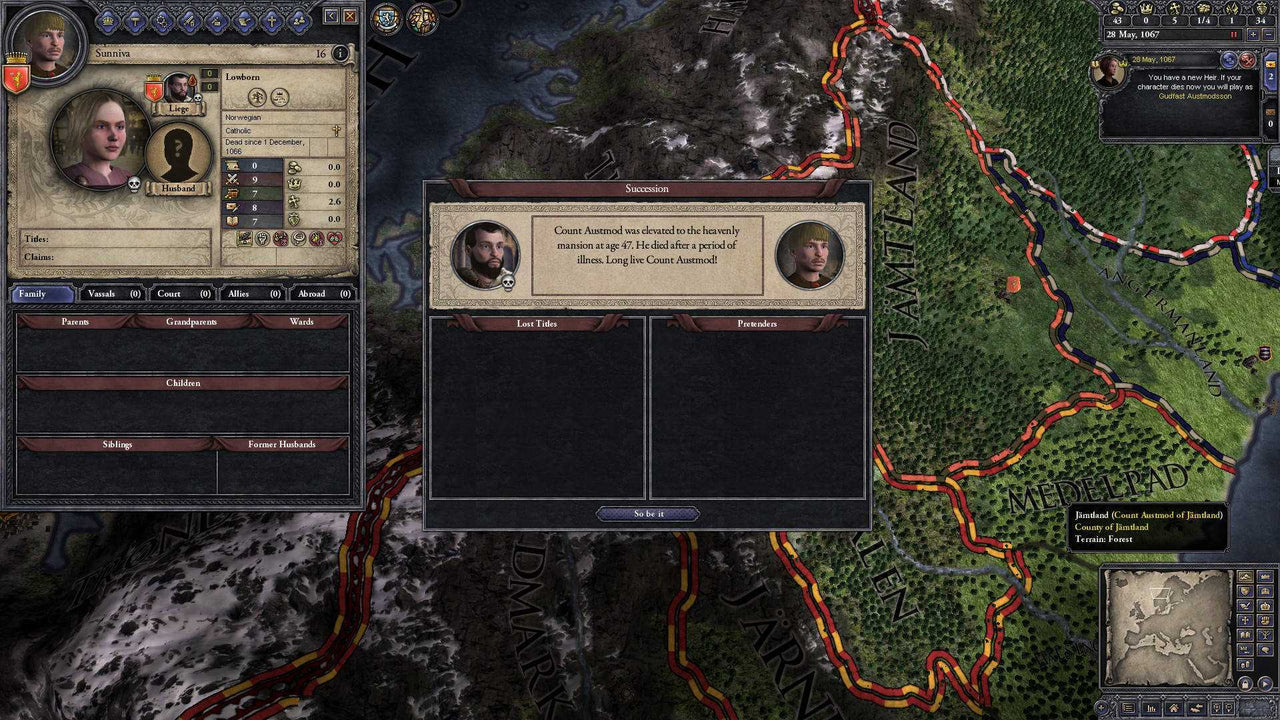This screenshot has width=1280, height=720.
Task: Open the Religion screen with cross icon
Action: pyautogui.click(x=272, y=21)
